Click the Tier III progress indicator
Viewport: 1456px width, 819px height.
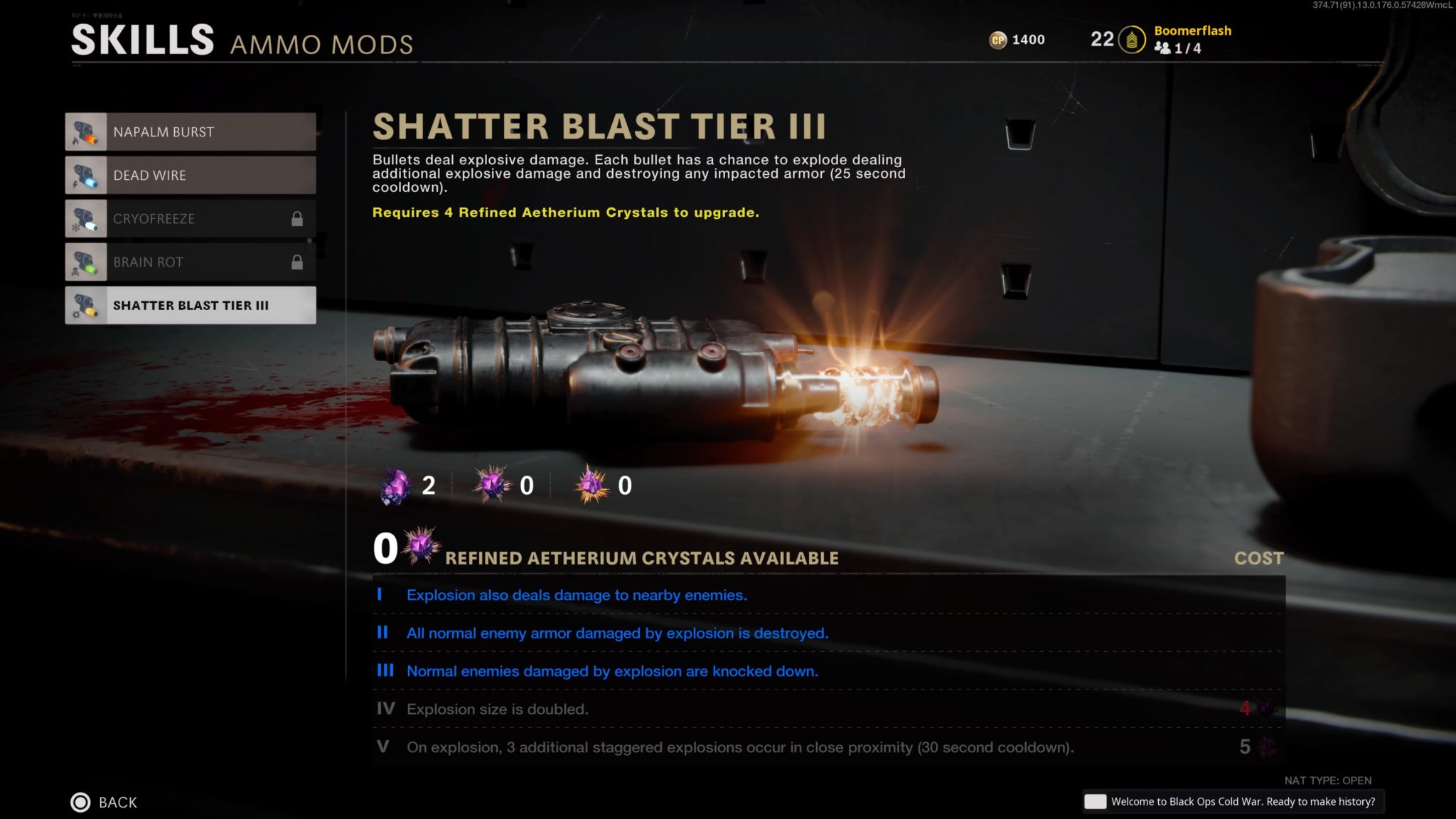pos(386,670)
